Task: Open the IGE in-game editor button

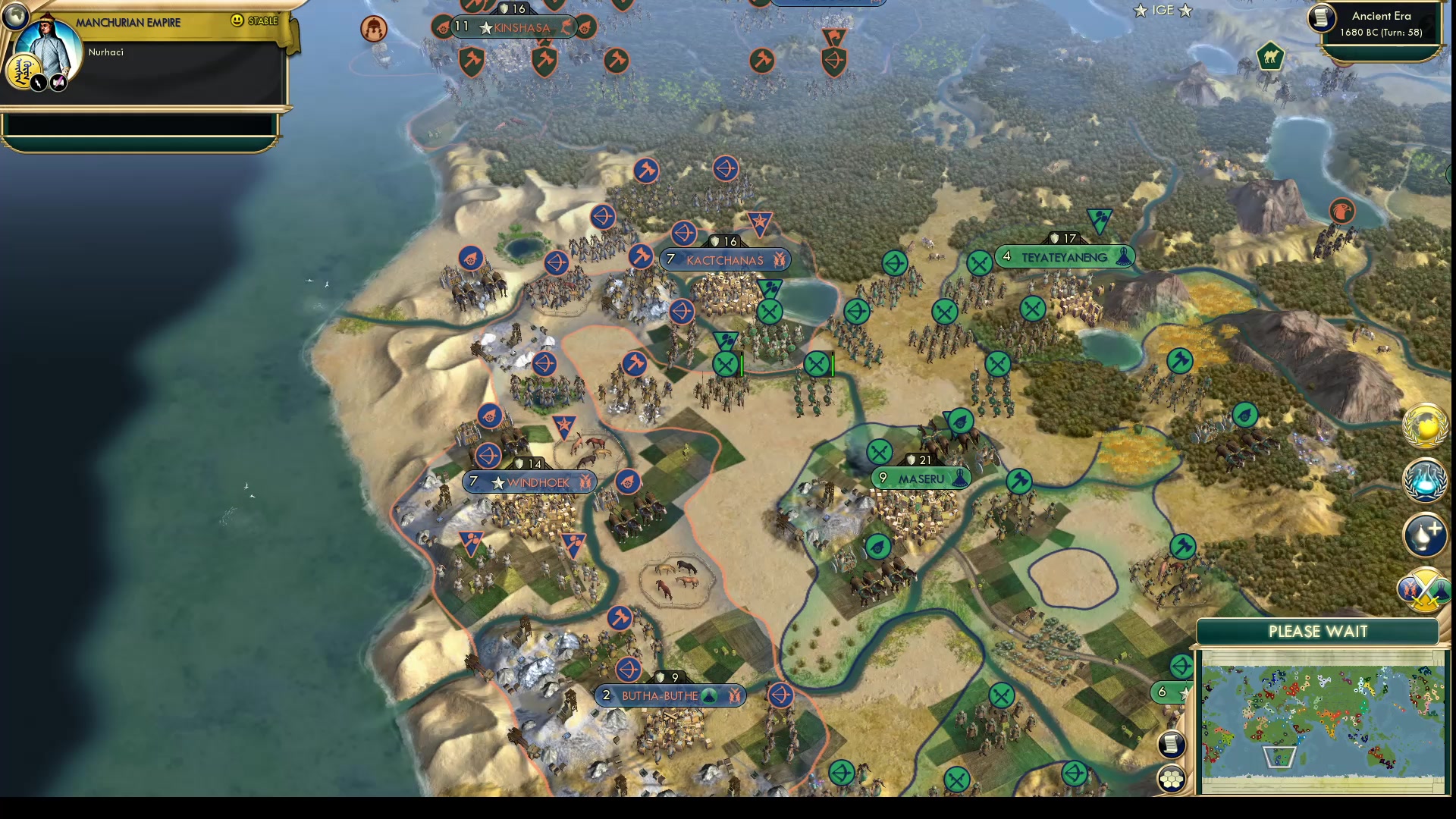Action: point(1163,11)
